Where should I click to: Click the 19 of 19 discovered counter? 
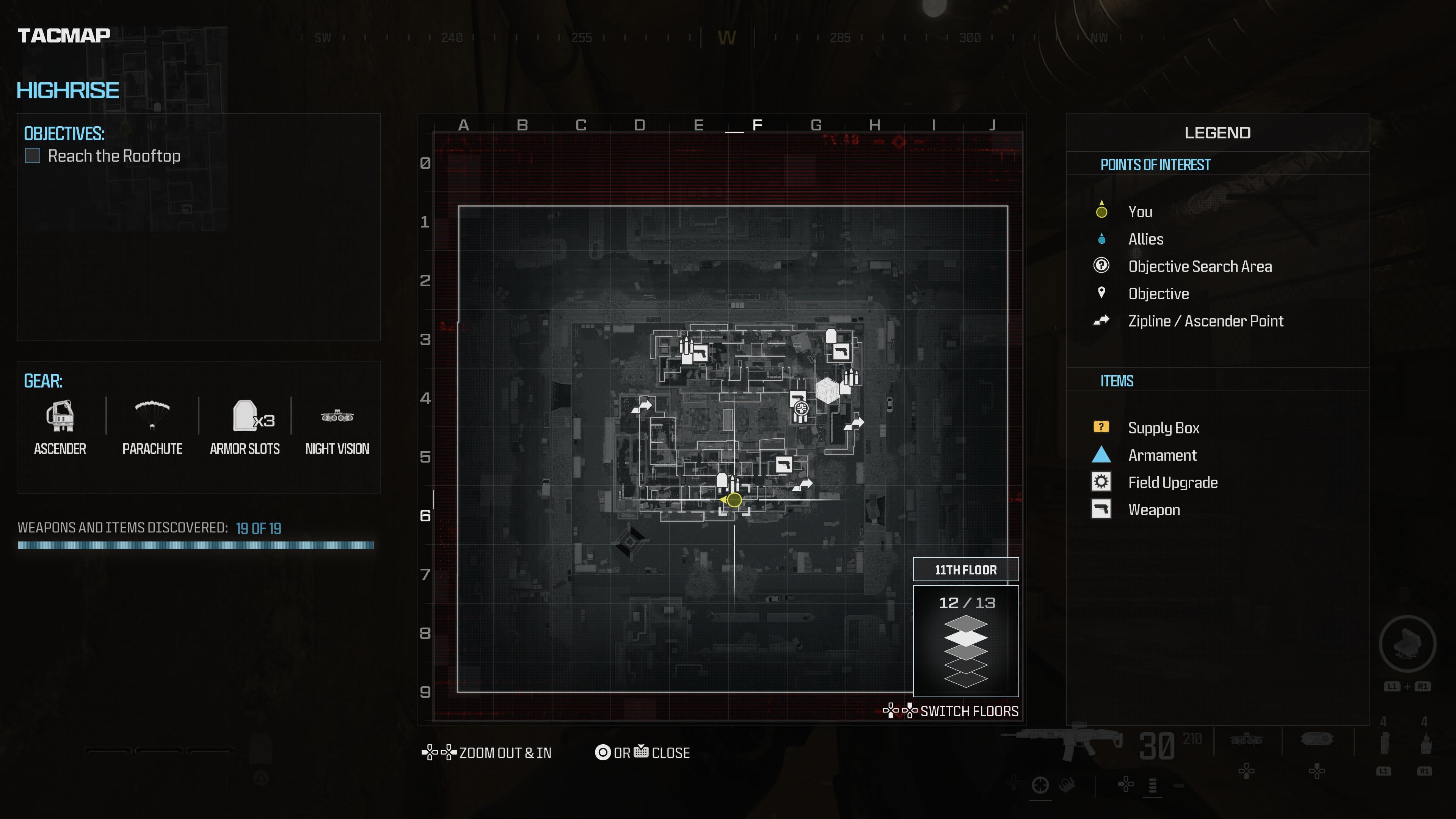tap(259, 529)
